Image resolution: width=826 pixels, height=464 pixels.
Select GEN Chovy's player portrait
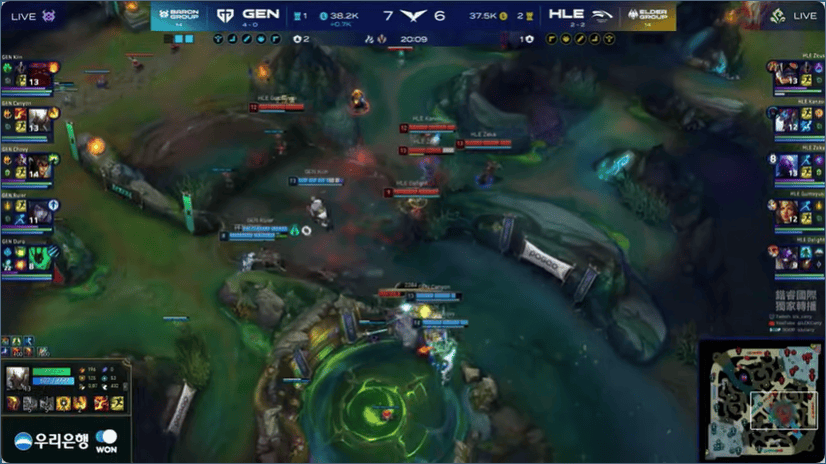tap(39, 165)
